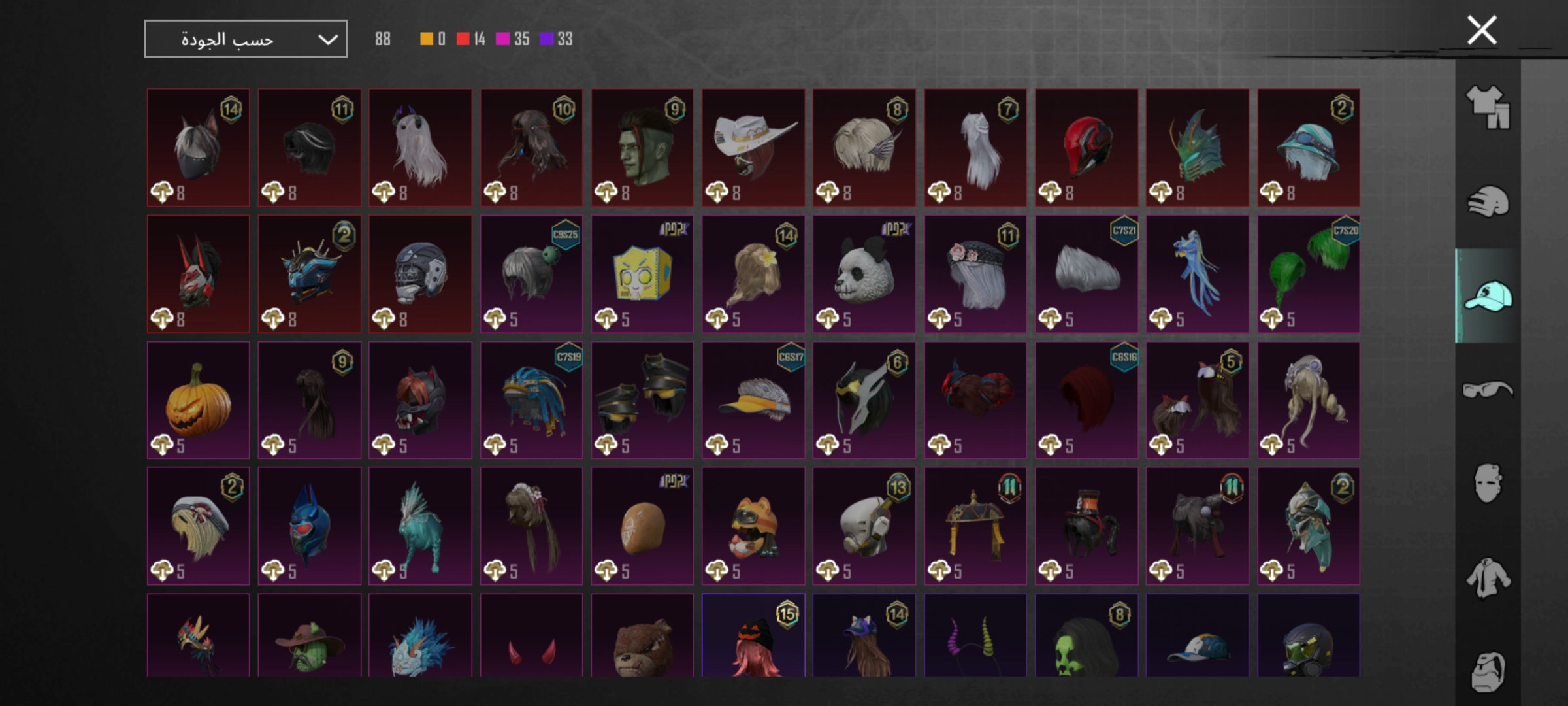Select the jack-o'-lantern pumpkin head item
1568x706 pixels.
[198, 400]
